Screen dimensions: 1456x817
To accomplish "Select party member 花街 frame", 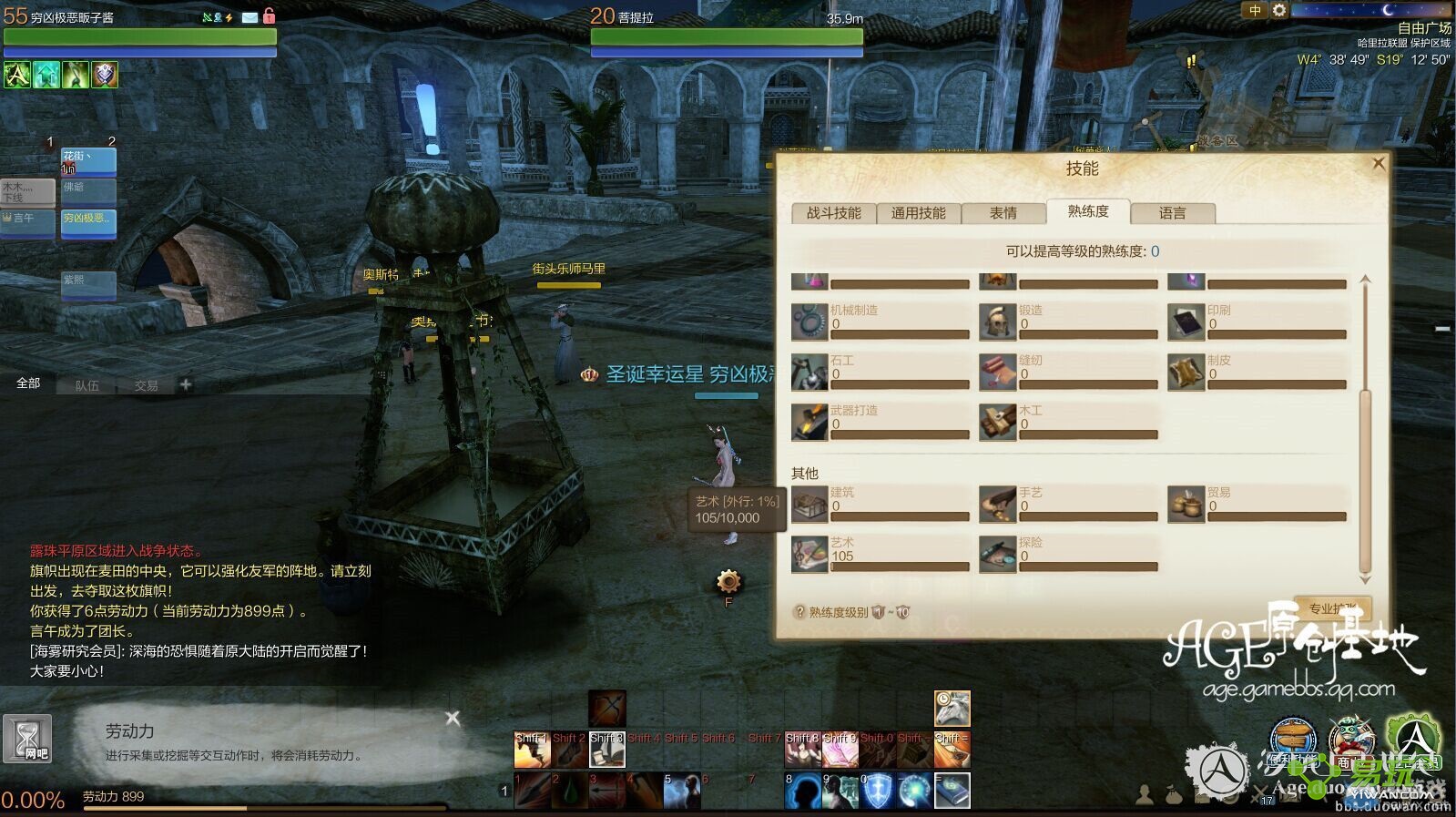I will 88,161.
